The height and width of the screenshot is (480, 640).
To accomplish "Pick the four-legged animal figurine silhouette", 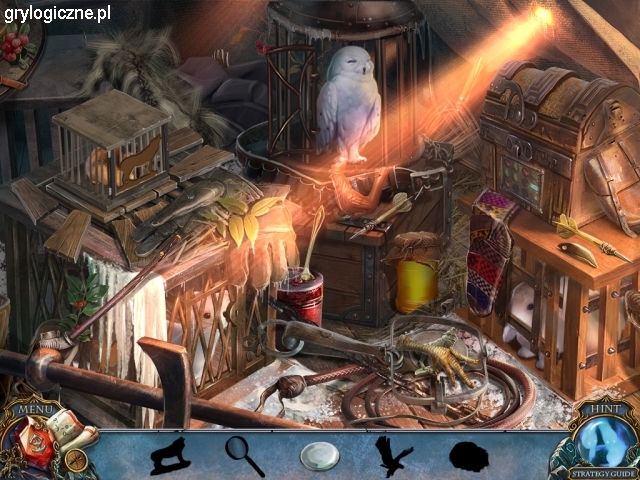I will (x=171, y=456).
